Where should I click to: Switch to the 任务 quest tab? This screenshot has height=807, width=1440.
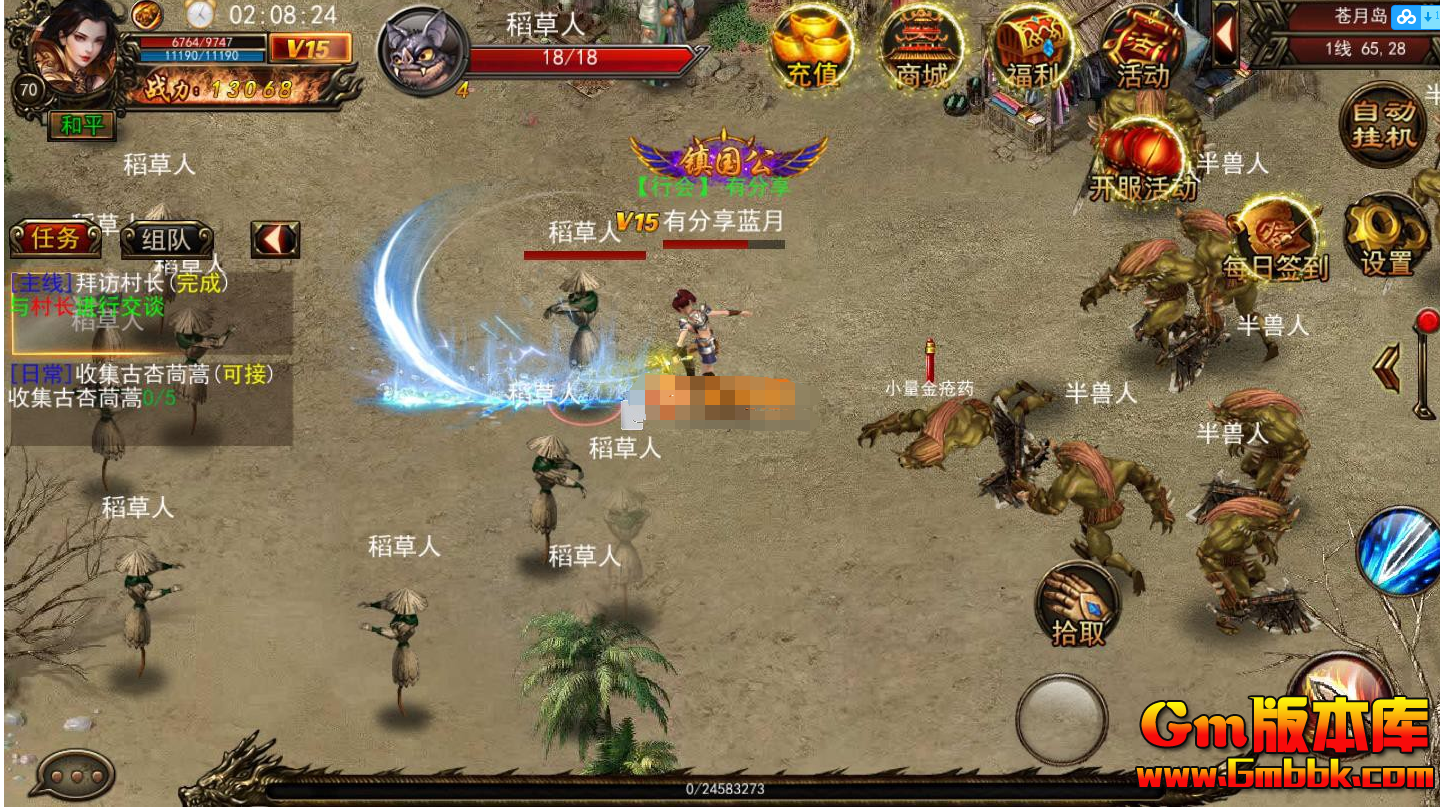click(55, 240)
